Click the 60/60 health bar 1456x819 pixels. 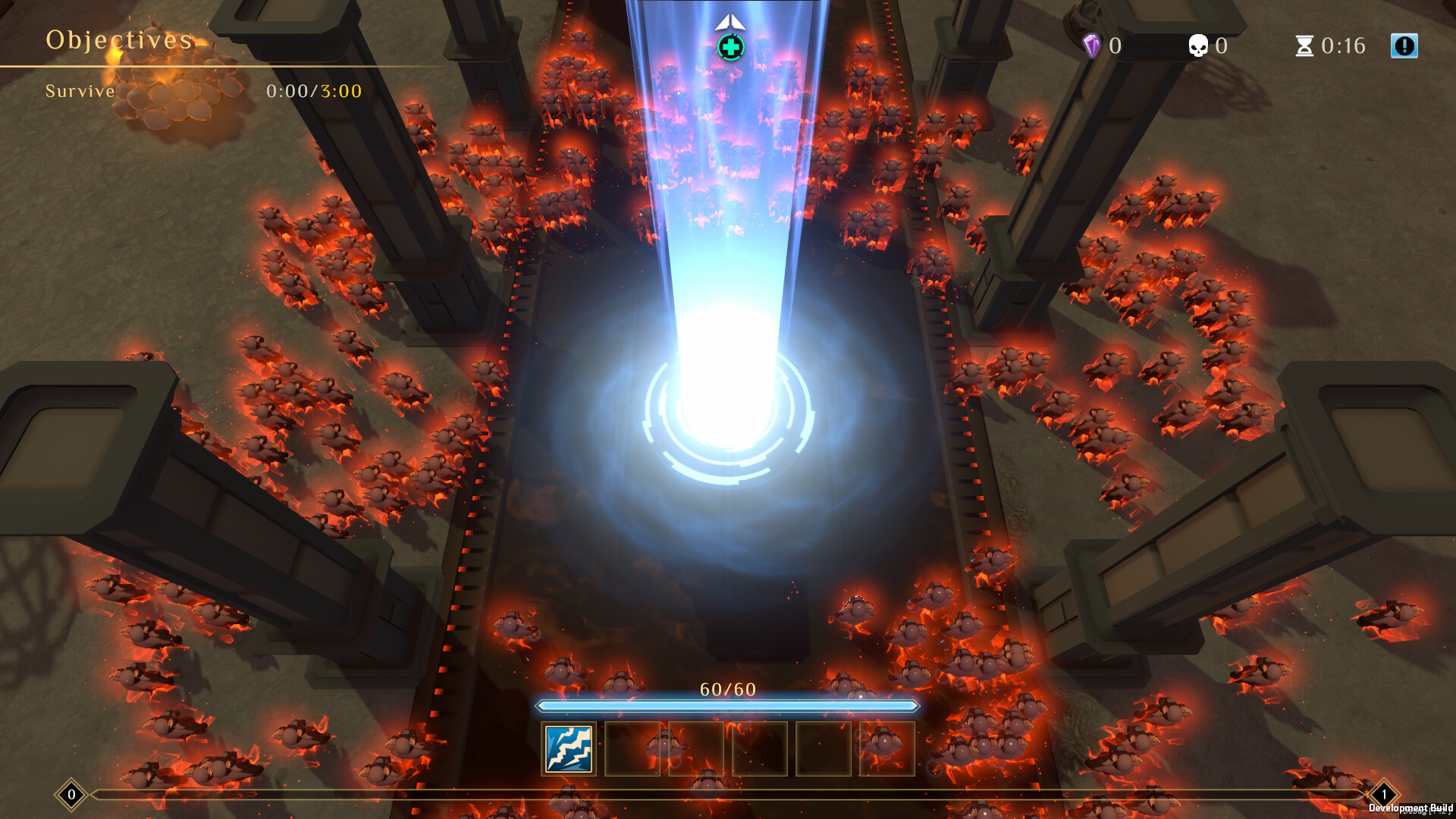[x=728, y=705]
